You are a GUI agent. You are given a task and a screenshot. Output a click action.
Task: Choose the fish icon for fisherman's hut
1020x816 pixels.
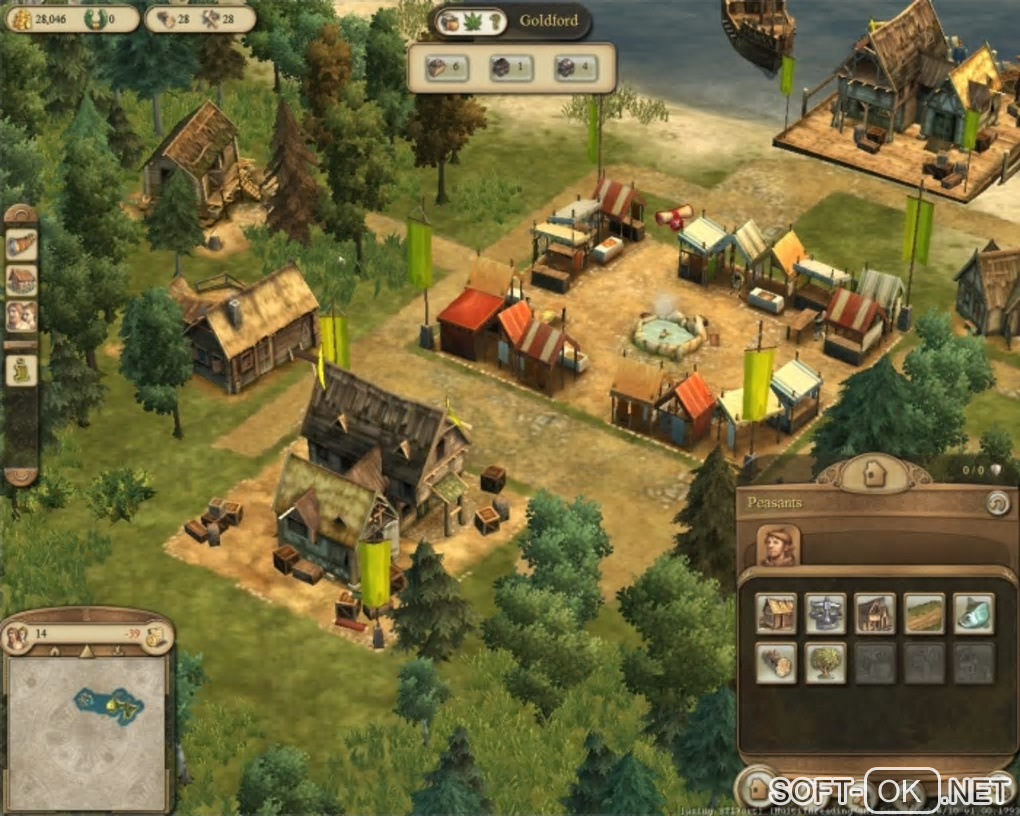pos(973,614)
